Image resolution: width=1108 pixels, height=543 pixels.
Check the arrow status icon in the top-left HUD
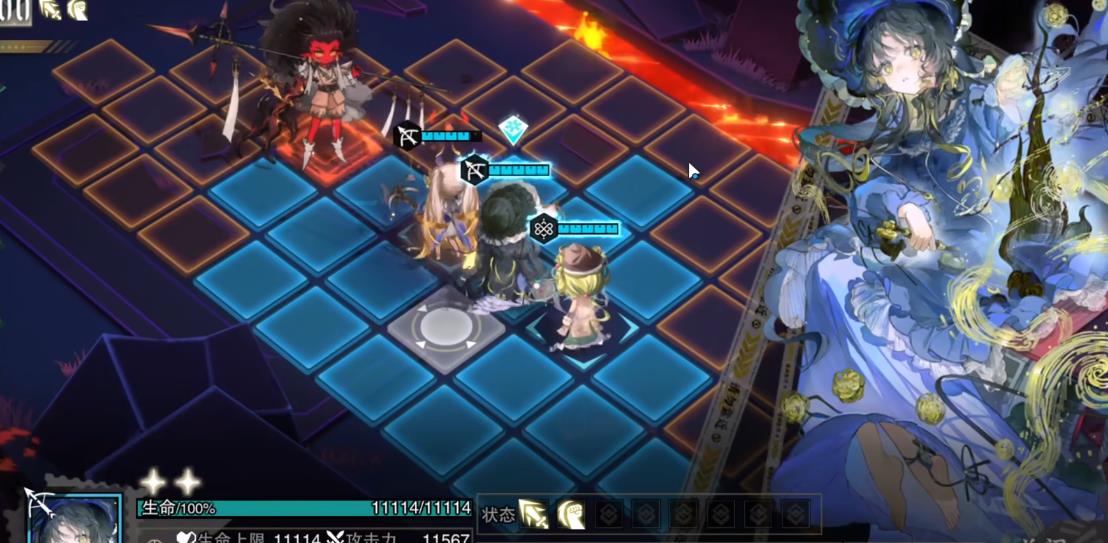(x=49, y=10)
